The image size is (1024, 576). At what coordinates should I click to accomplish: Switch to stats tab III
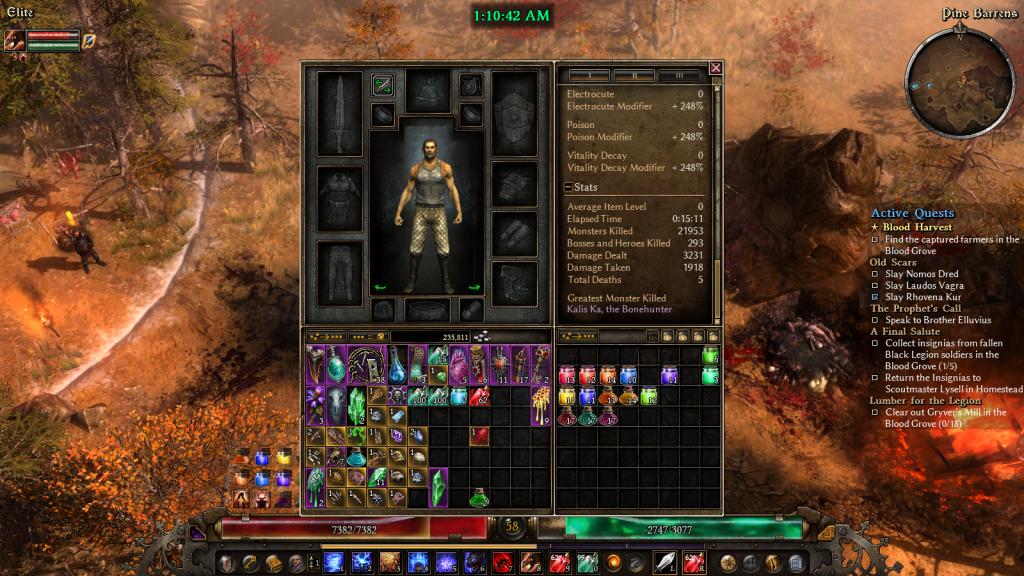point(679,75)
